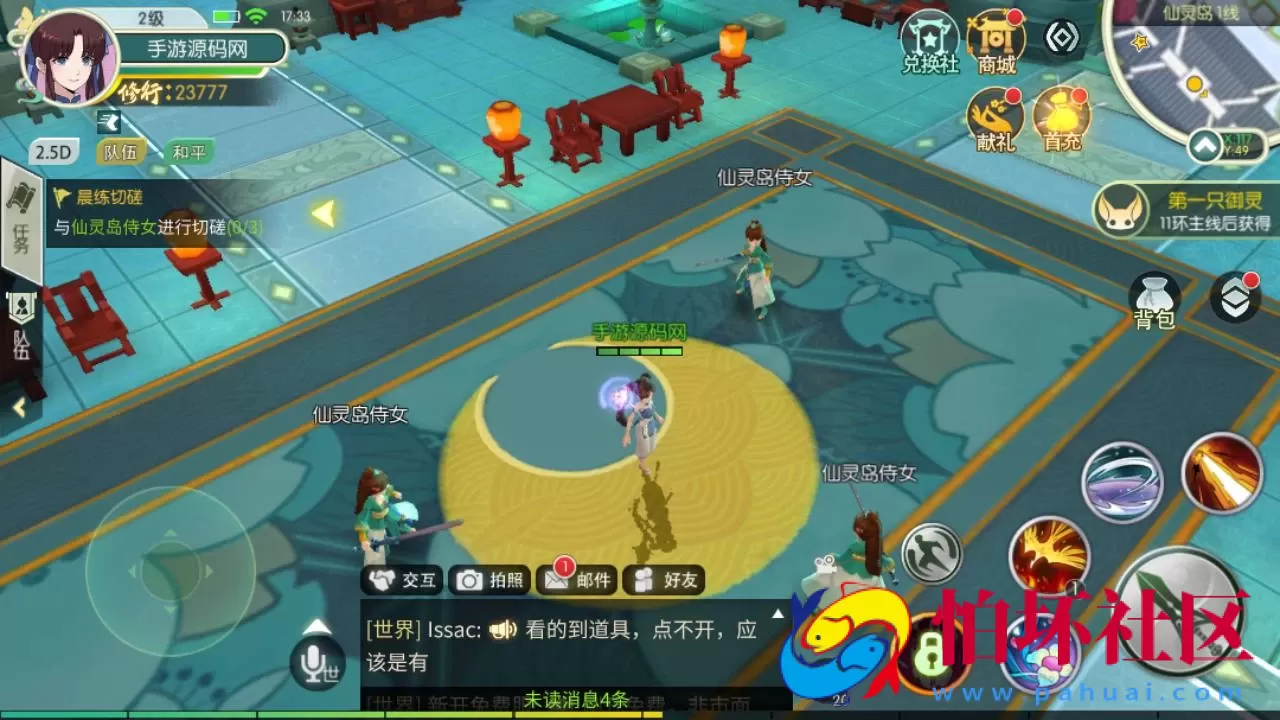1280x720 pixels.
Task: Click the 交互 interact button
Action: (401, 580)
